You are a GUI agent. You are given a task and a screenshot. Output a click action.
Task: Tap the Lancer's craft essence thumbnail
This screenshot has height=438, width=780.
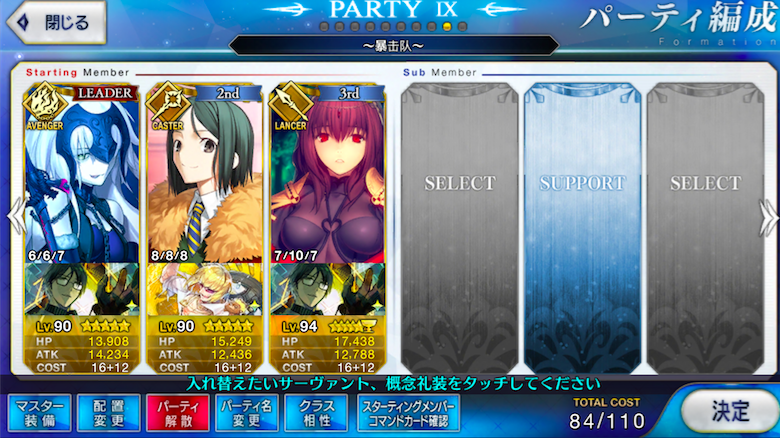(x=328, y=285)
